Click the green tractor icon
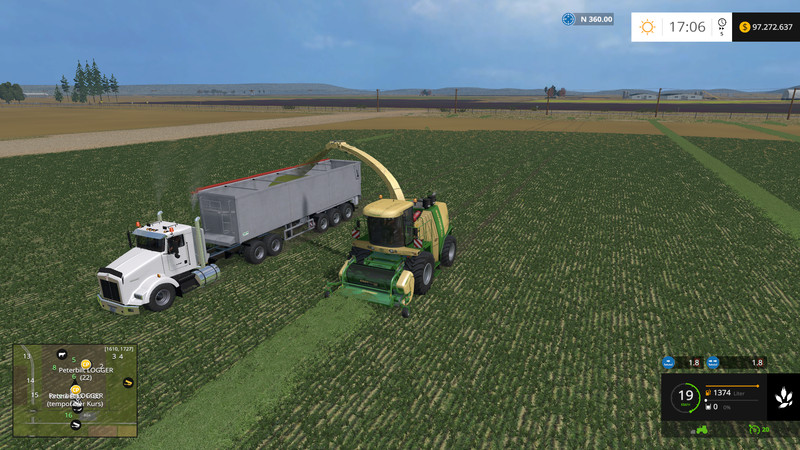Screen dimensions: 800x450 pos(701,429)
